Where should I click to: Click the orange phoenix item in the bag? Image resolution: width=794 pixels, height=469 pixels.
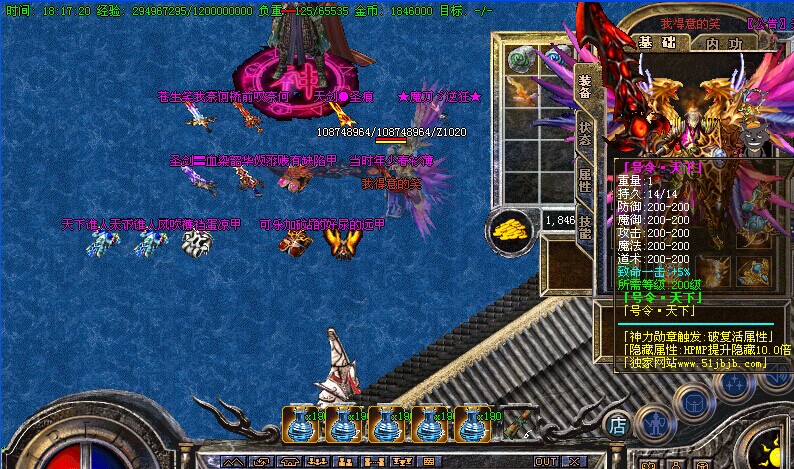[x=522, y=93]
